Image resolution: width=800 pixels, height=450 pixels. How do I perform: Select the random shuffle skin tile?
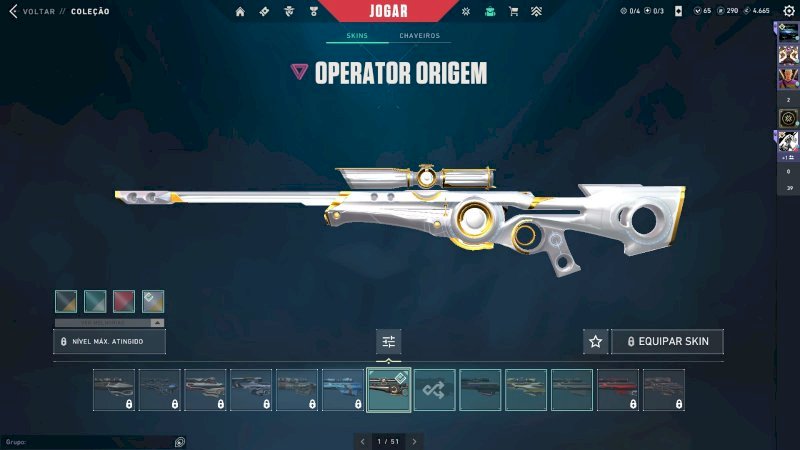(435, 390)
